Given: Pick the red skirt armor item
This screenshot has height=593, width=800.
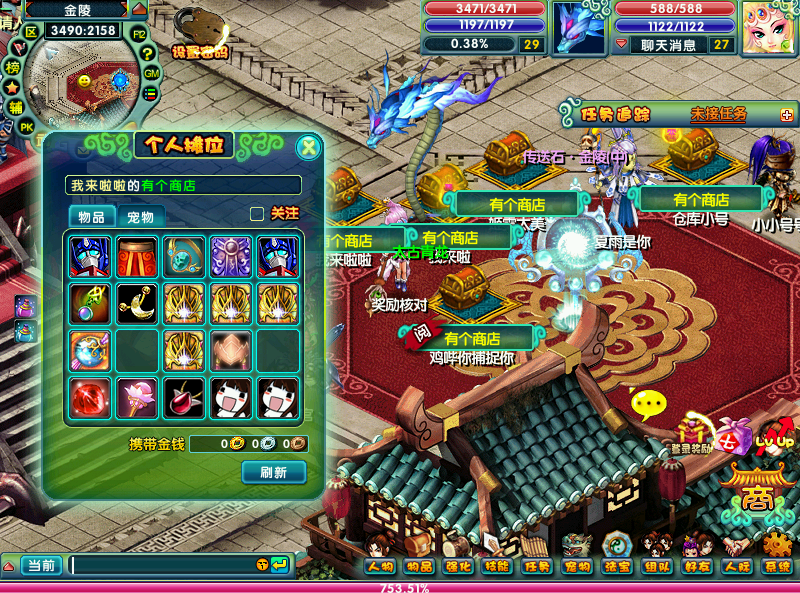Looking at the screenshot, I should (136, 255).
